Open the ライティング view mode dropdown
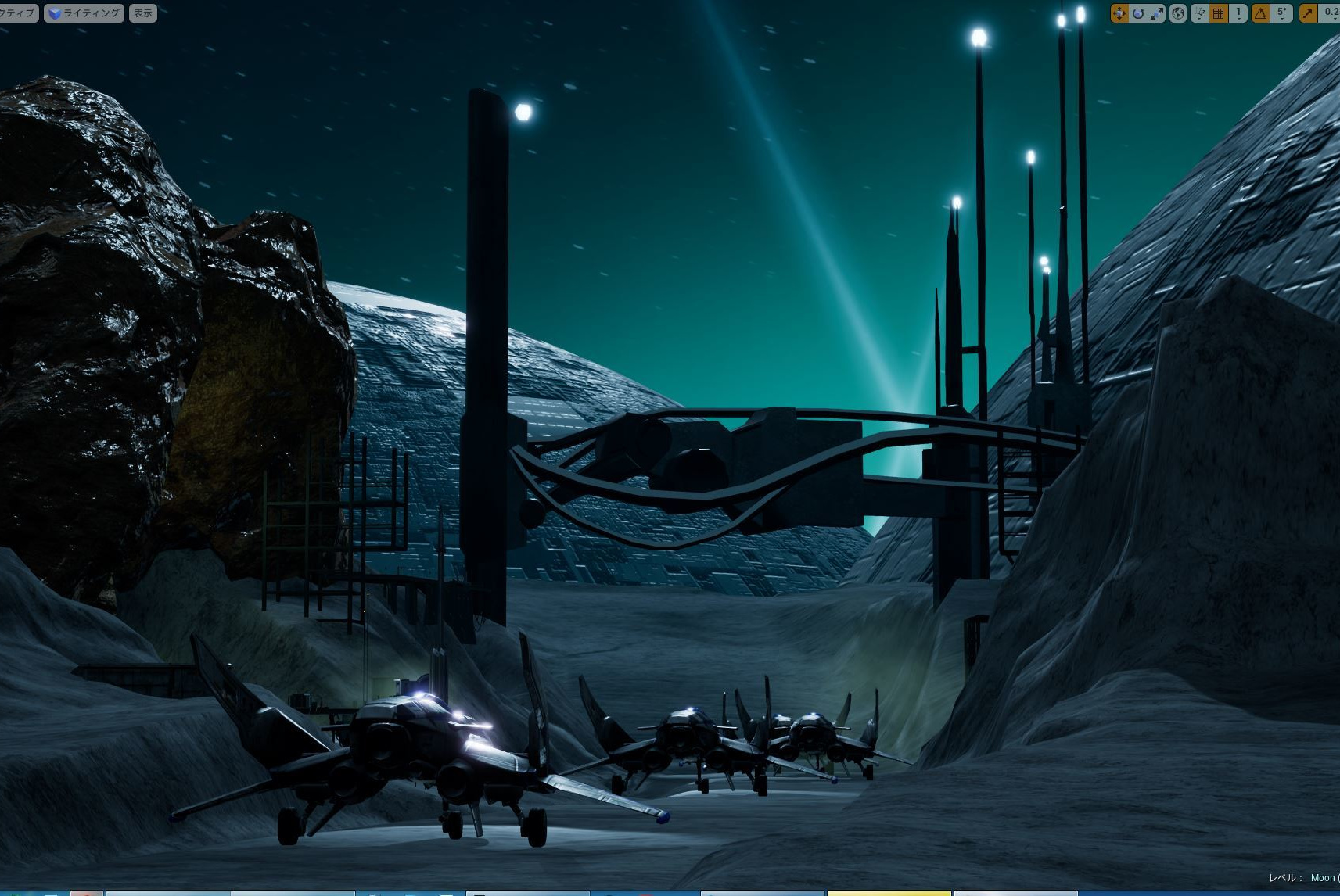This screenshot has width=1340, height=896. click(x=84, y=13)
